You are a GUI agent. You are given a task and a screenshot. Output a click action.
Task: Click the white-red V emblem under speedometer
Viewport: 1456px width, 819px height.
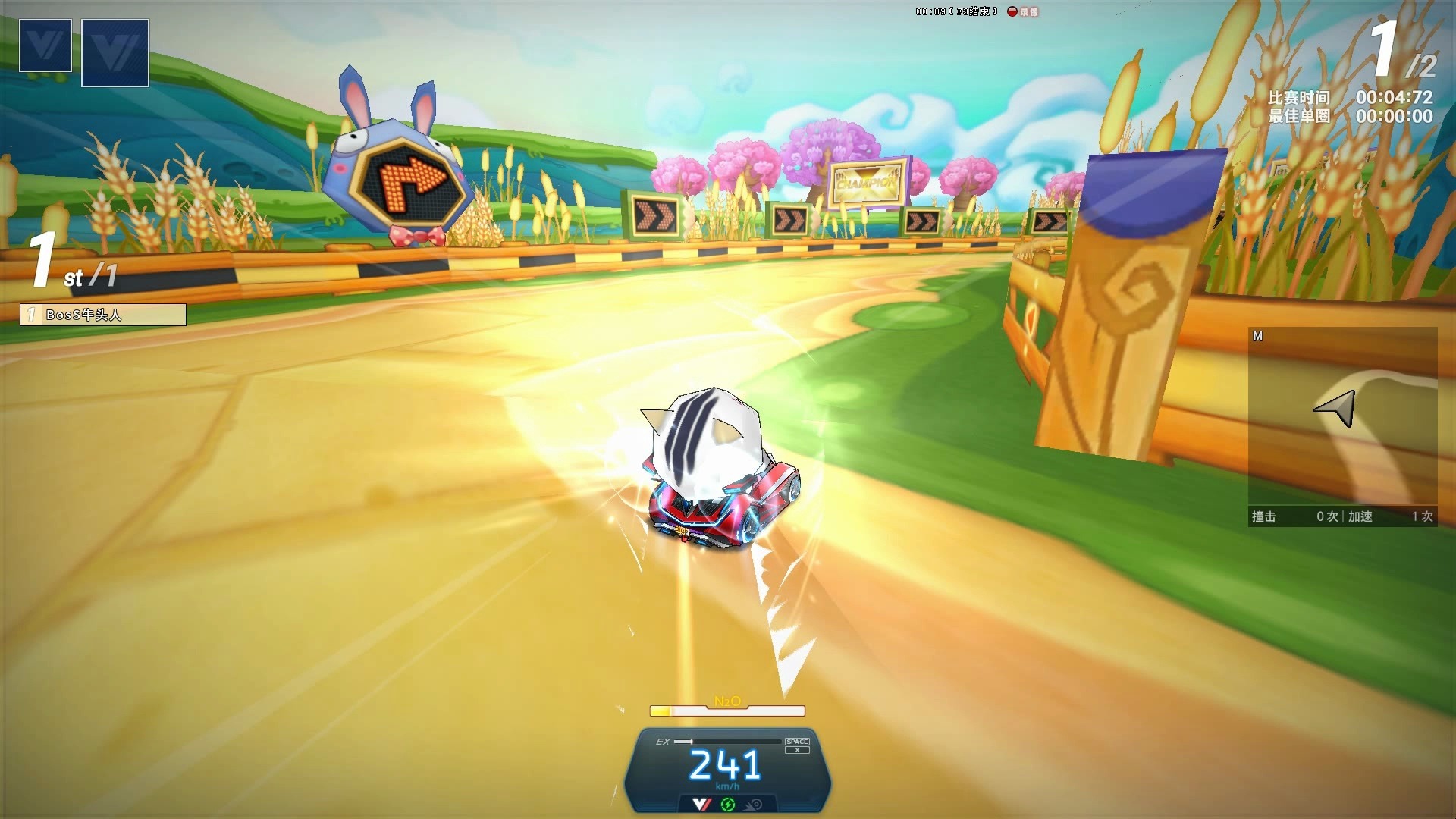[701, 804]
